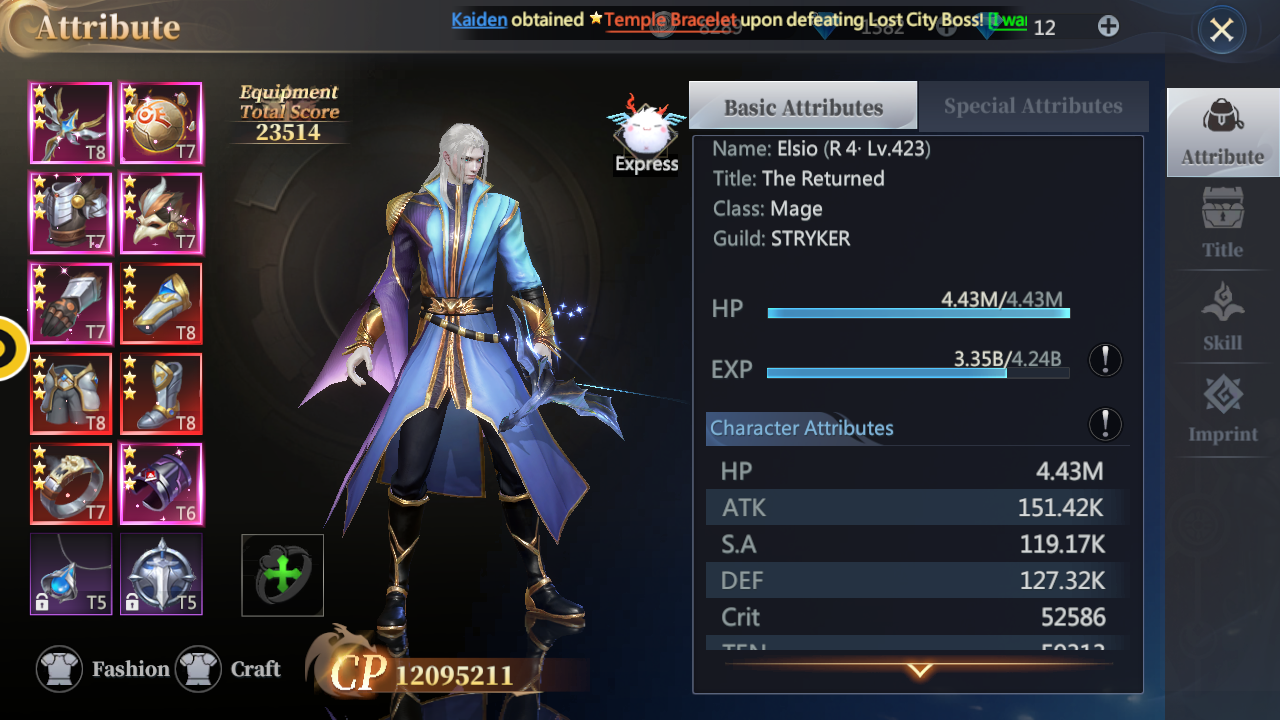
Task: Inspect the T7 chest armor slot
Action: (71, 213)
